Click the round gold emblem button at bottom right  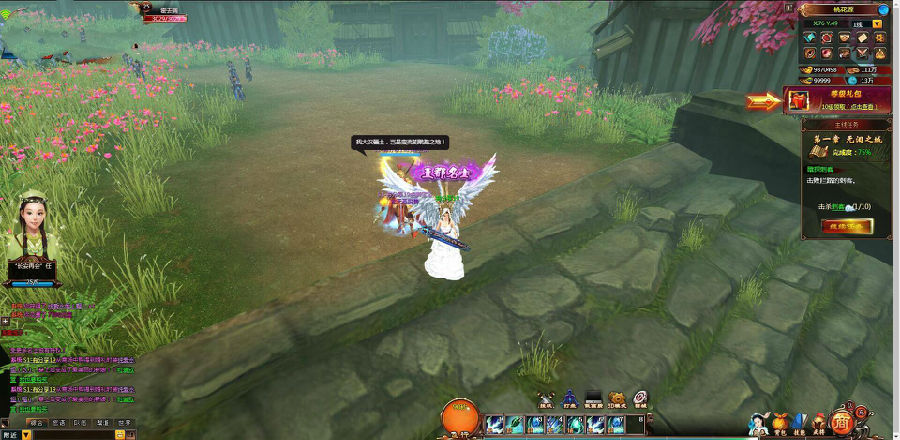click(x=846, y=420)
